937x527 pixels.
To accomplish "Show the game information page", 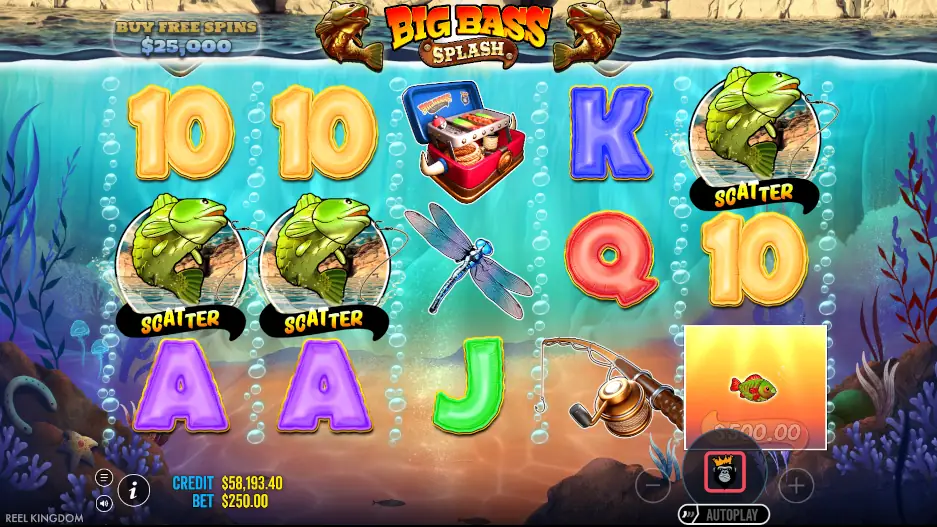I will pyautogui.click(x=134, y=490).
